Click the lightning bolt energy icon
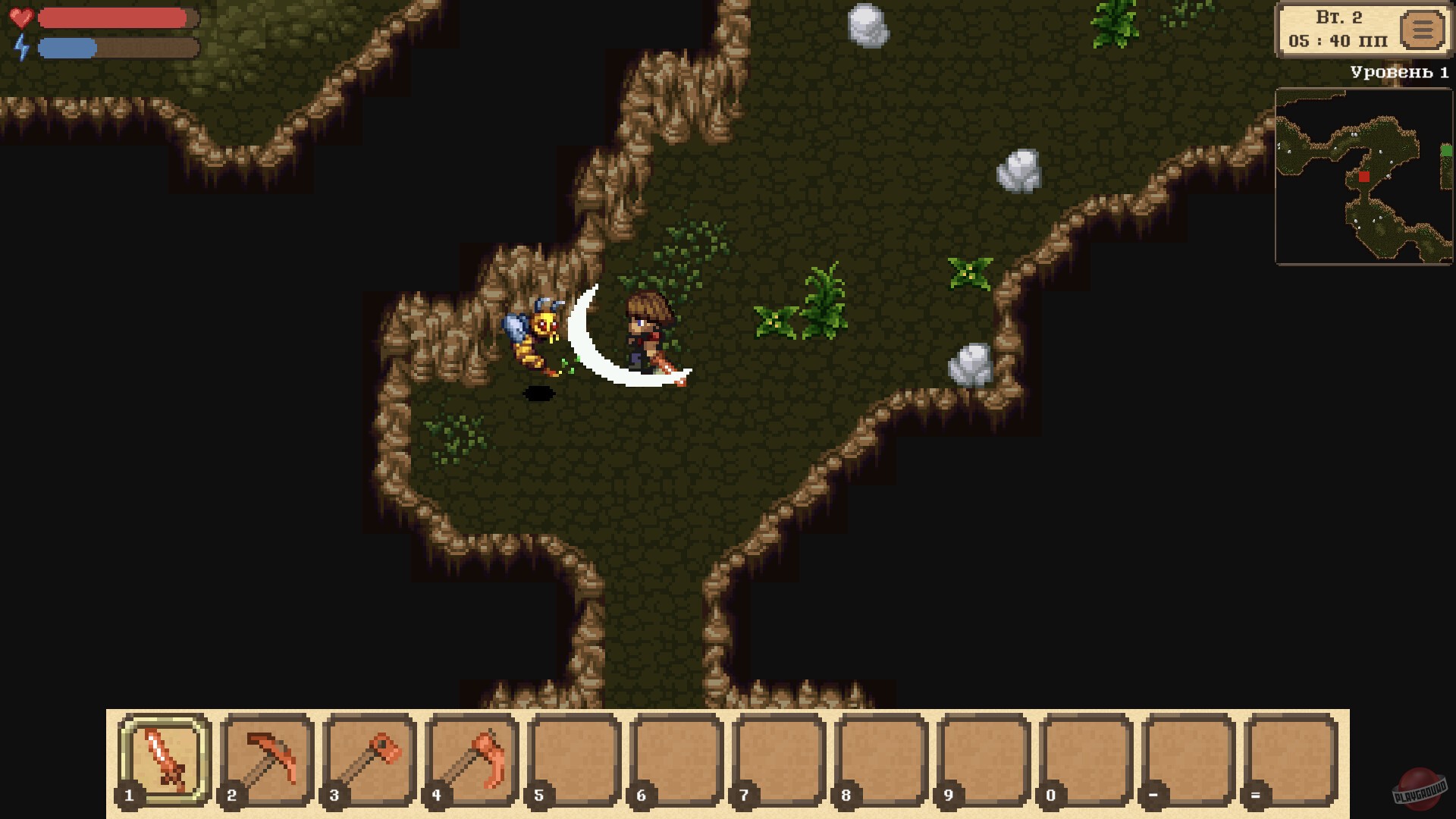The height and width of the screenshot is (819, 1456). pos(23,48)
